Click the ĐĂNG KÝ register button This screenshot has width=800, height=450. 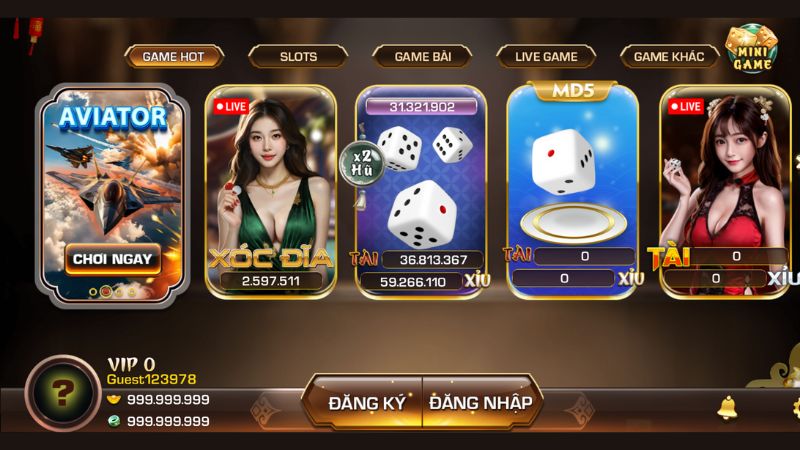click(366, 403)
